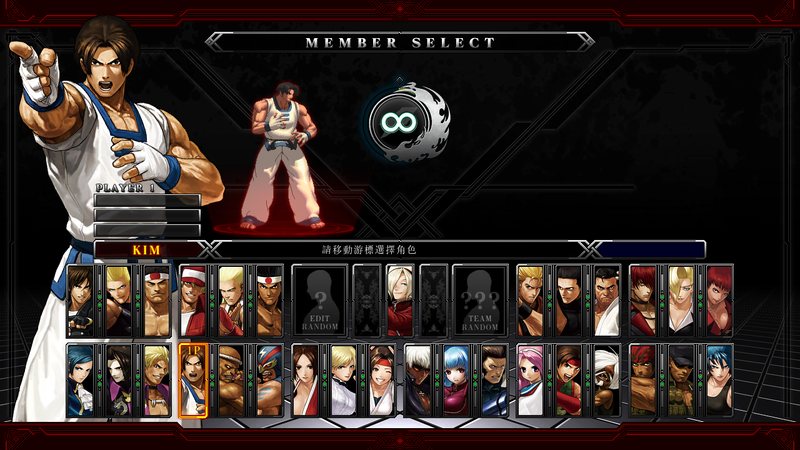Choose the Team Random tile
The width and height of the screenshot is (800, 450).
coord(480,301)
